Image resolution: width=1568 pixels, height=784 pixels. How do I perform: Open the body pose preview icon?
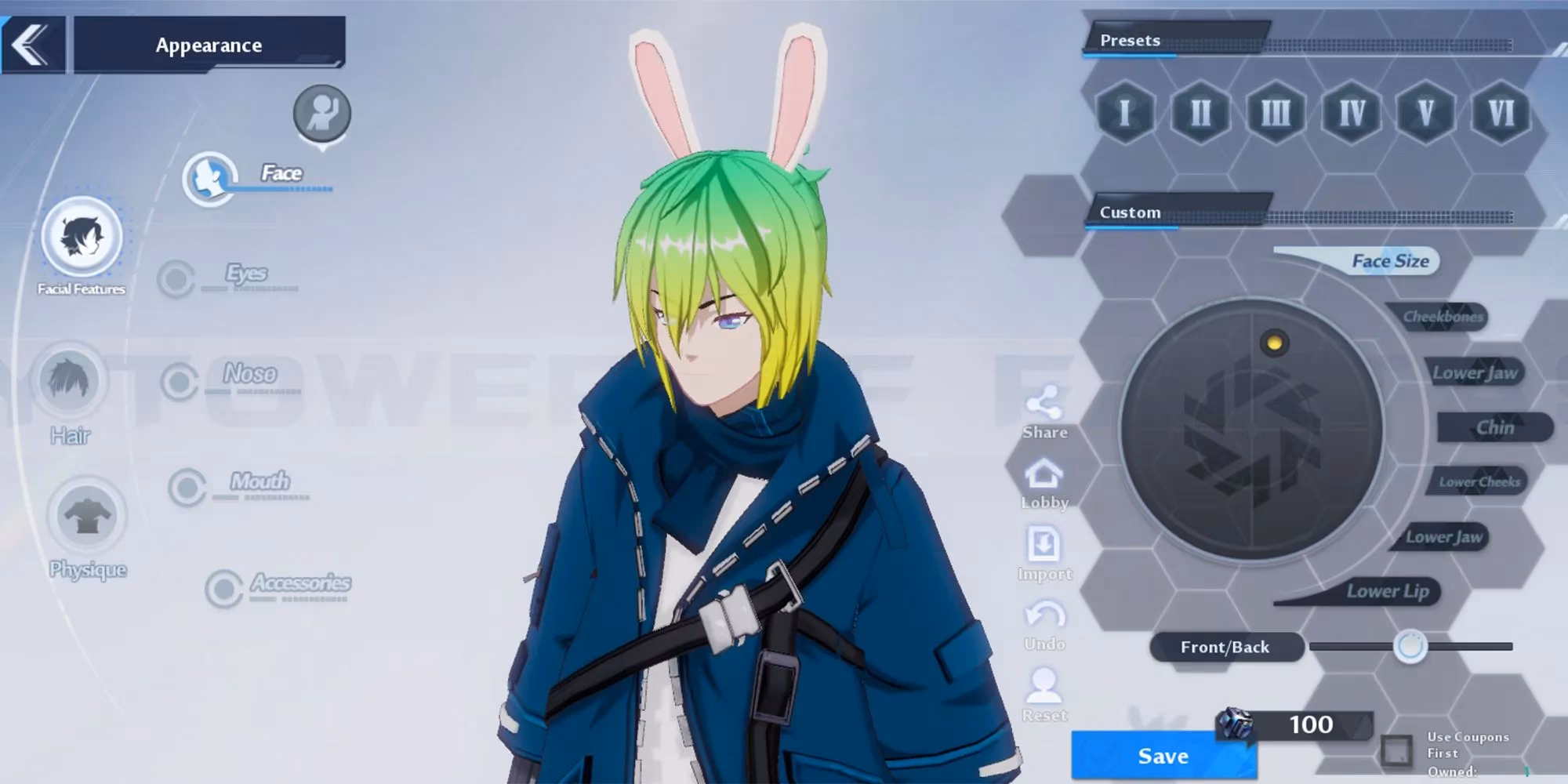pyautogui.click(x=321, y=111)
